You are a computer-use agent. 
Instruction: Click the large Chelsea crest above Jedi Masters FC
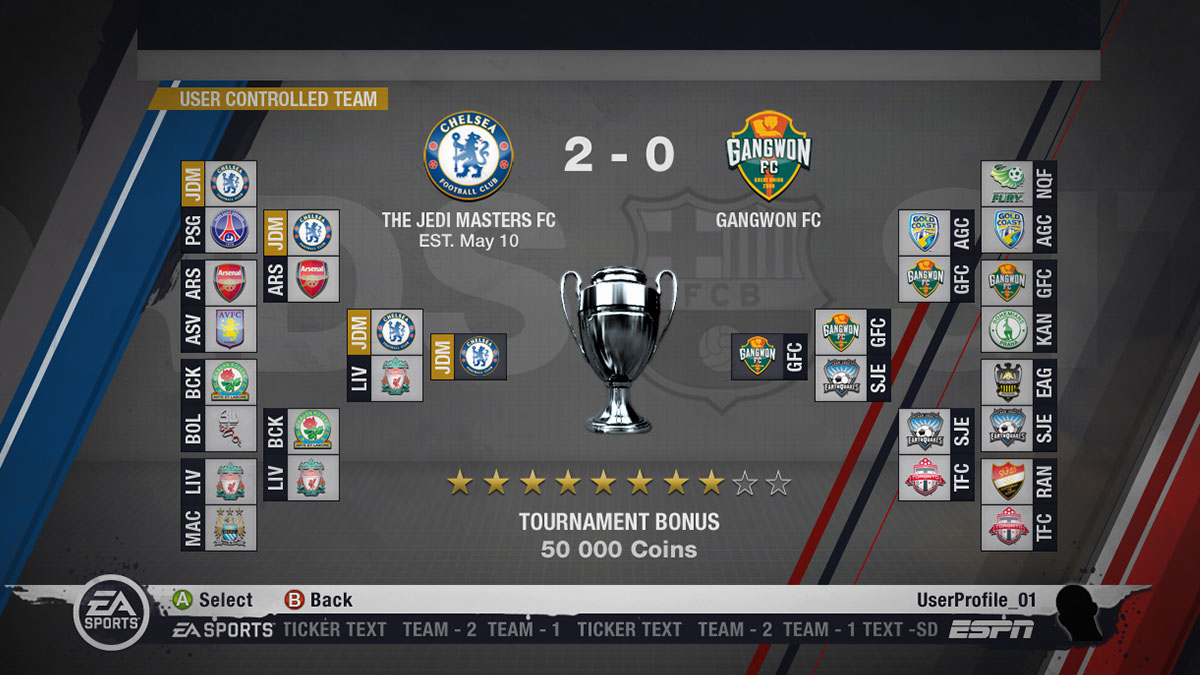click(468, 155)
